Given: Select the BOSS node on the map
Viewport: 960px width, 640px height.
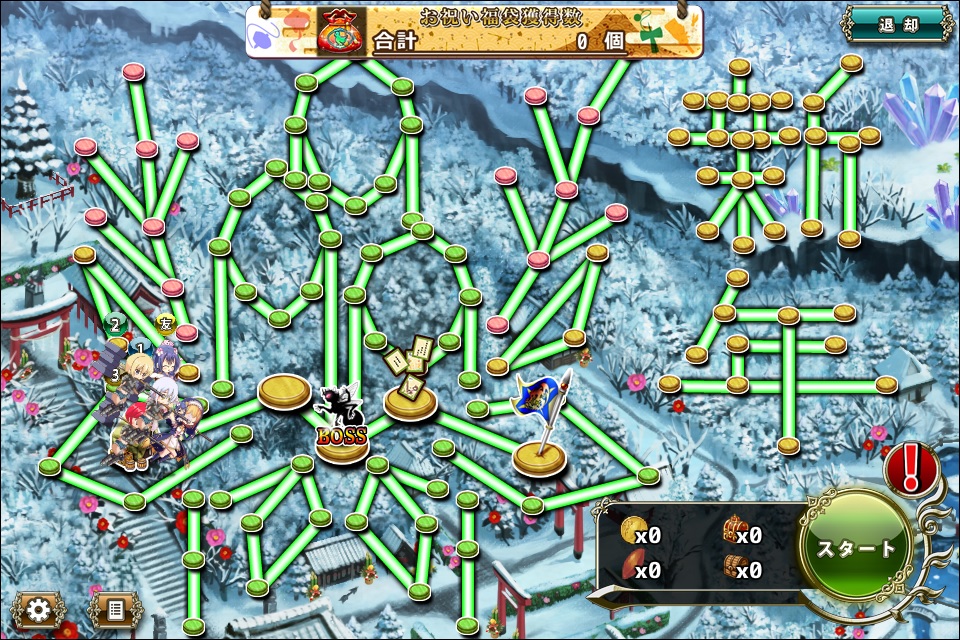Looking at the screenshot, I should (x=342, y=432).
